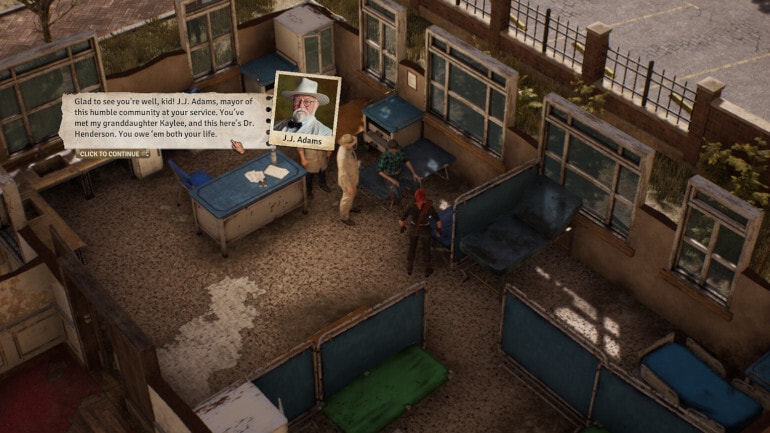This screenshot has height=433, width=770.
Task: Click to continue the dialogue
Action: (112, 153)
